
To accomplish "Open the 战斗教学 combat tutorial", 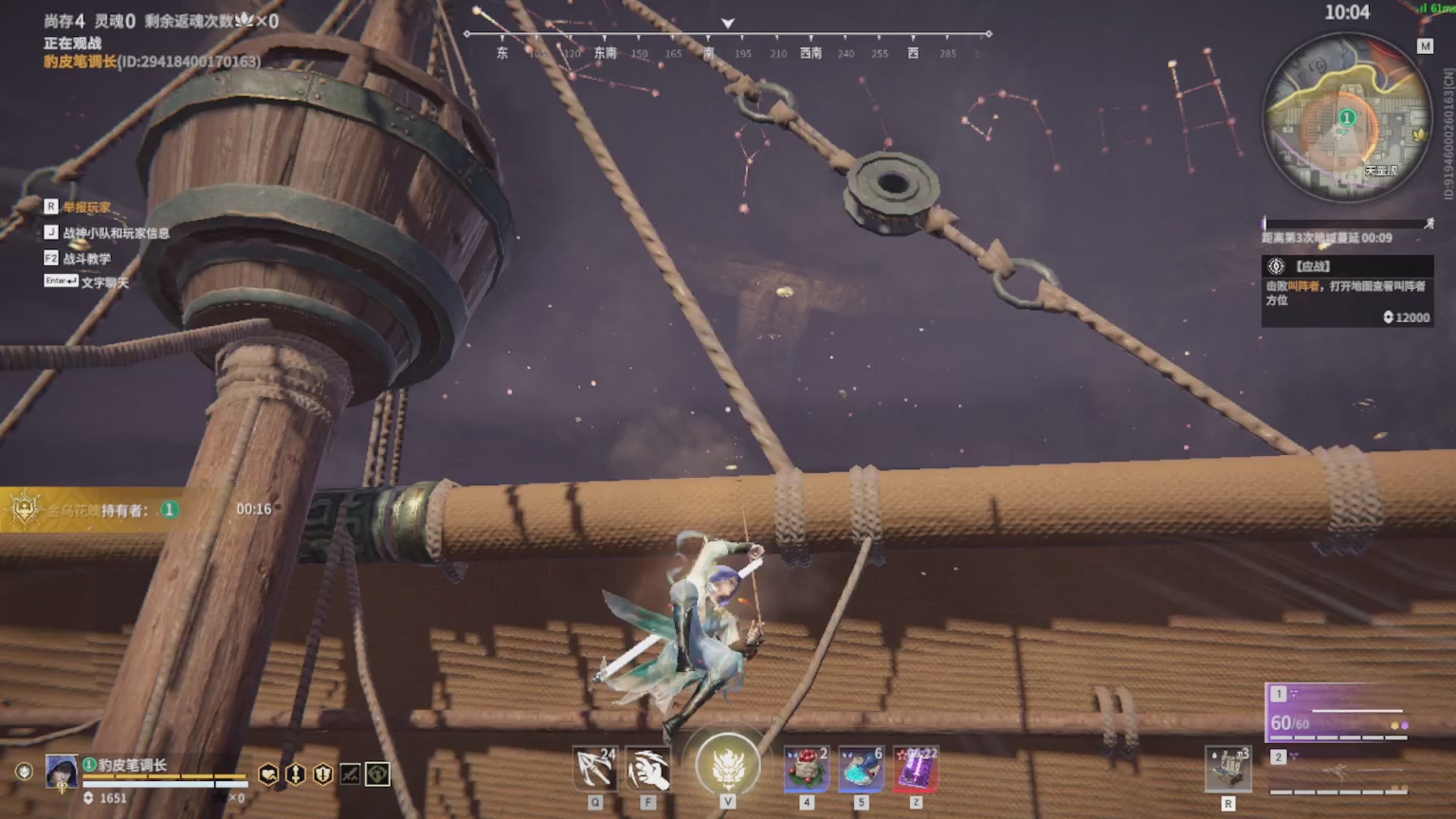I will click(x=86, y=259).
